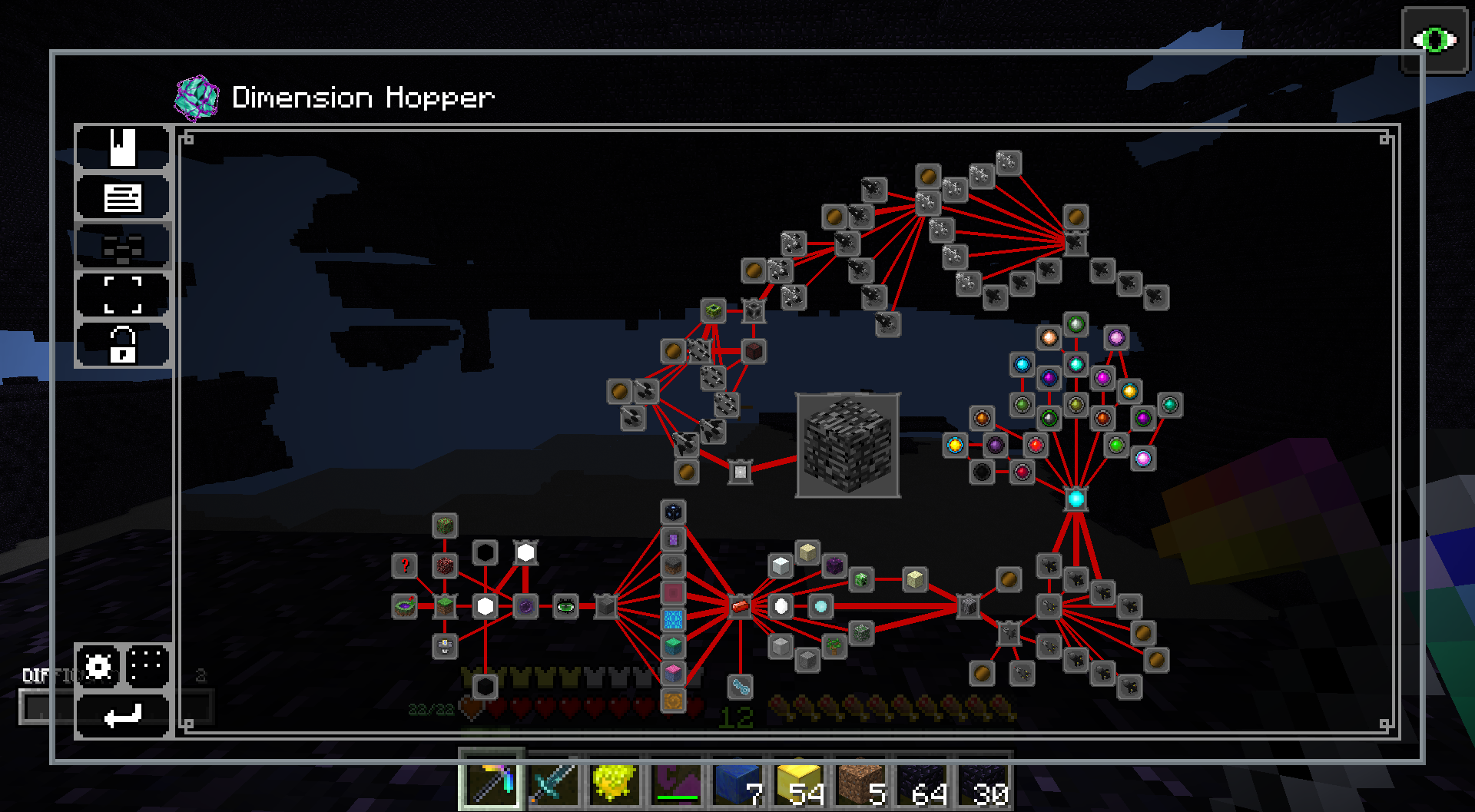Click the dotted grid button
This screenshot has height=812, width=1475.
pyautogui.click(x=147, y=666)
